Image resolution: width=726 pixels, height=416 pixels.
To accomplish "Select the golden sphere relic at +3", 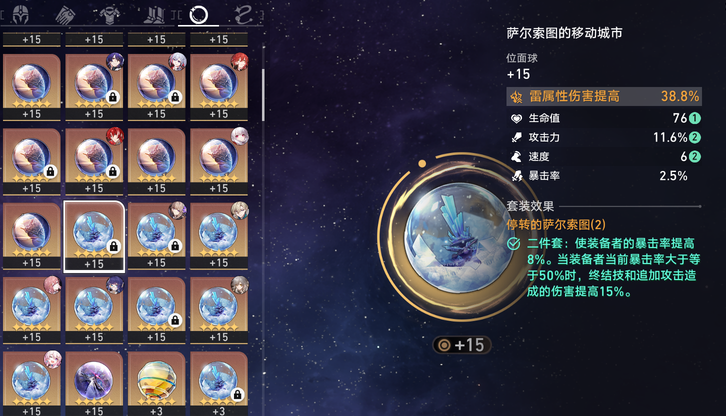I will pyautogui.click(x=156, y=382).
